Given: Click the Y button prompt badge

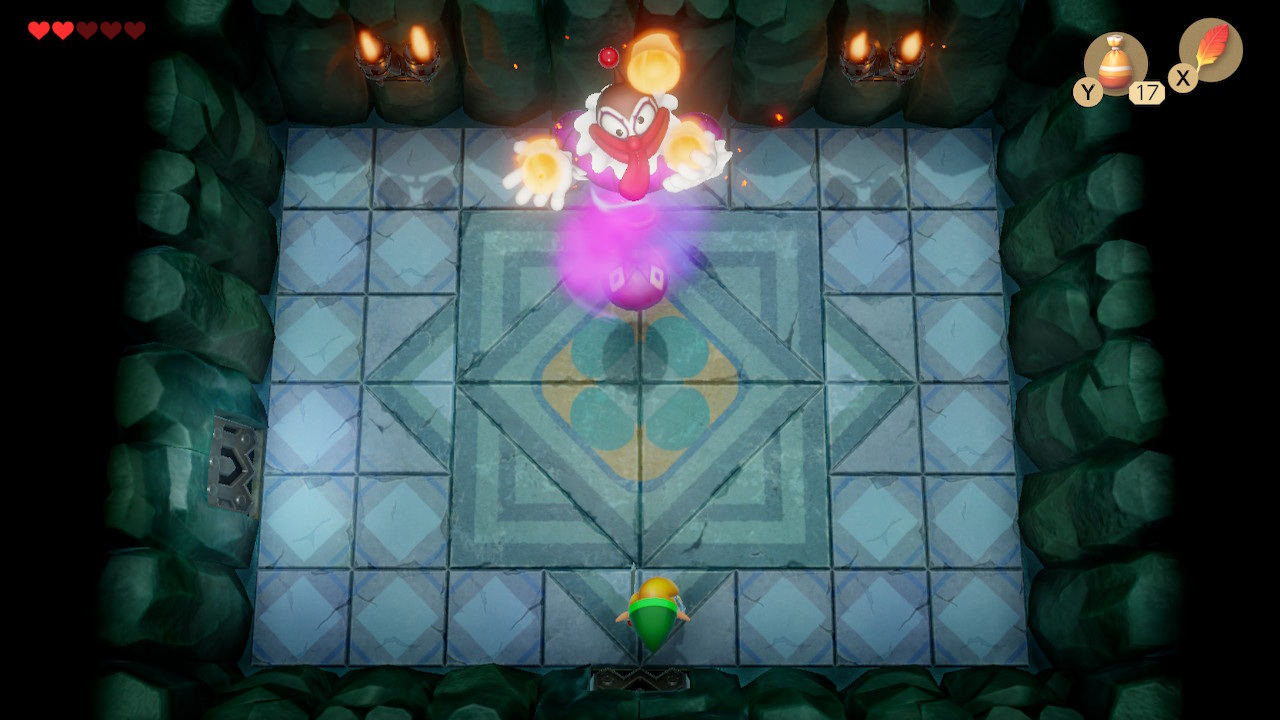Looking at the screenshot, I should click(x=1088, y=91).
